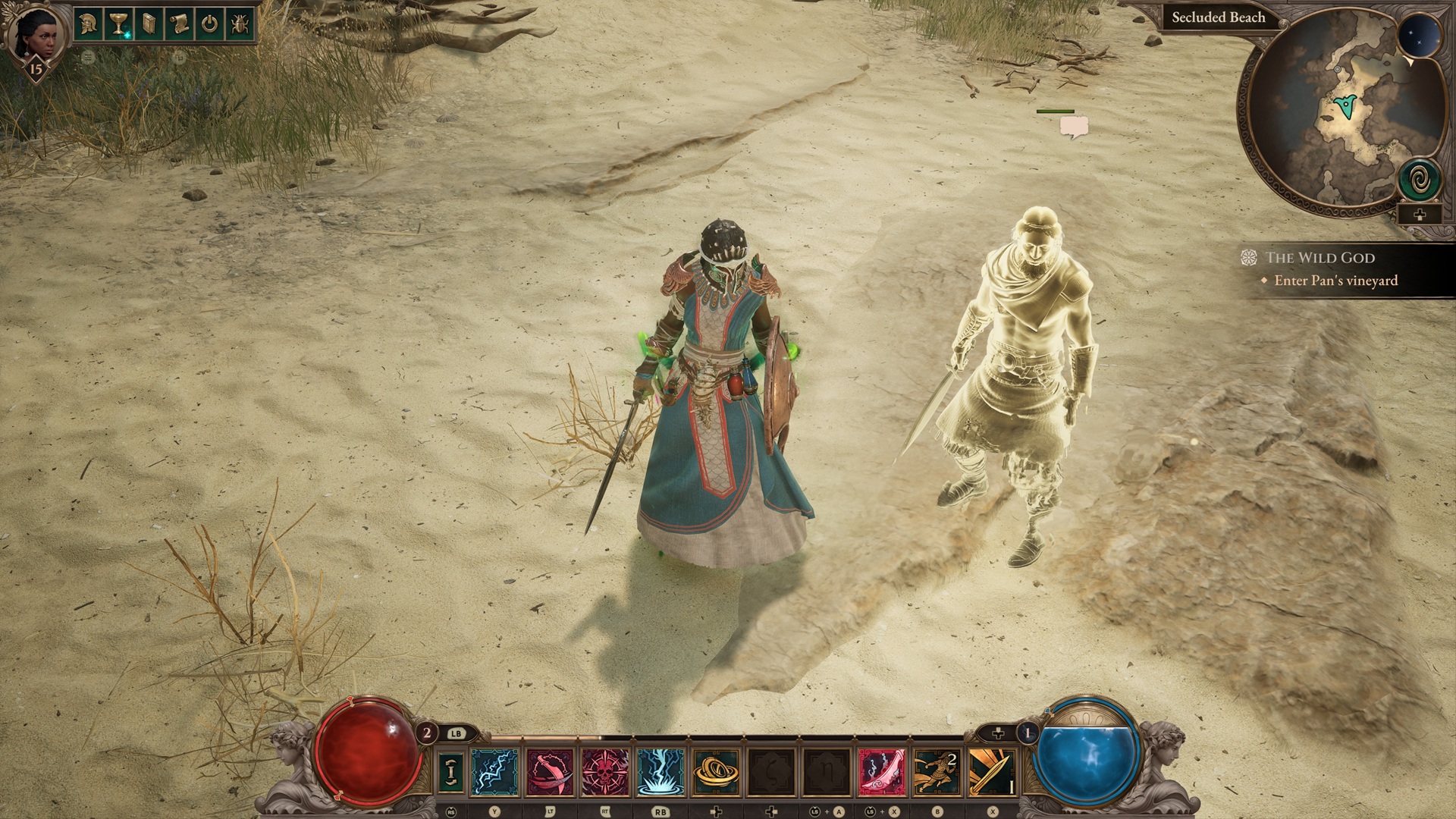Image resolution: width=1456 pixels, height=819 pixels.
Task: Cast the lightning strike ground skill
Action: coord(661,771)
